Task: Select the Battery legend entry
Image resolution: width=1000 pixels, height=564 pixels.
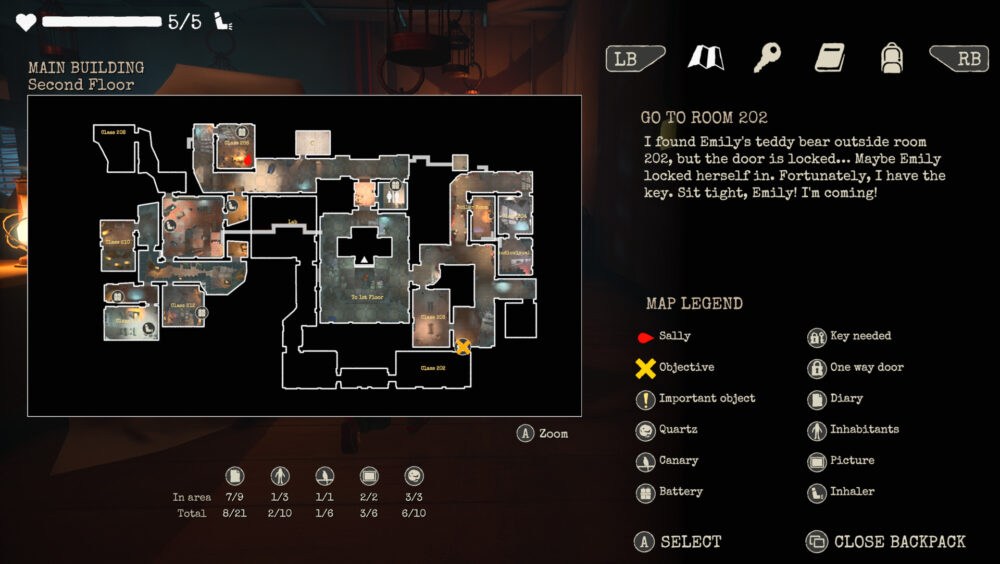Action: tap(680, 491)
